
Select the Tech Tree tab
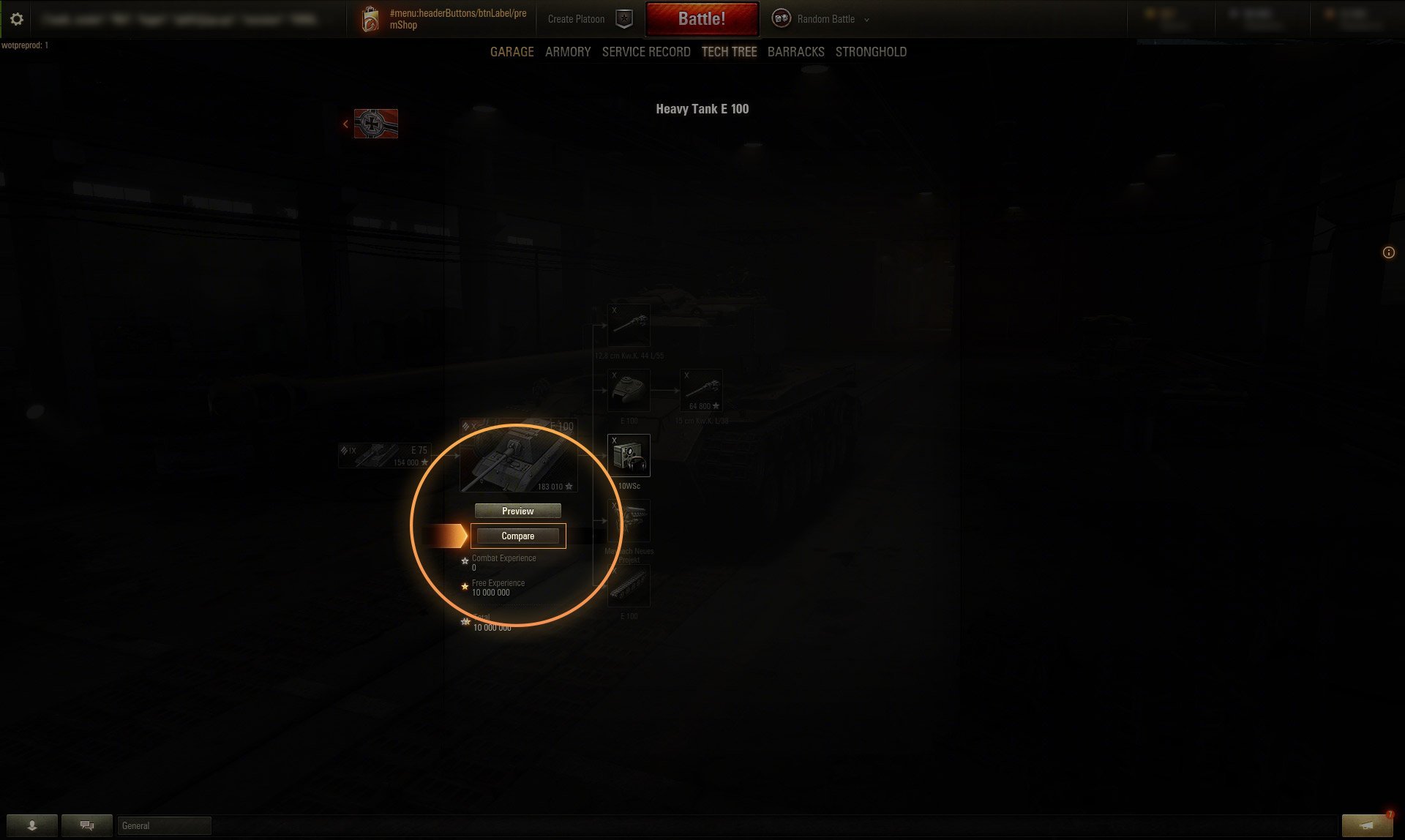click(729, 52)
